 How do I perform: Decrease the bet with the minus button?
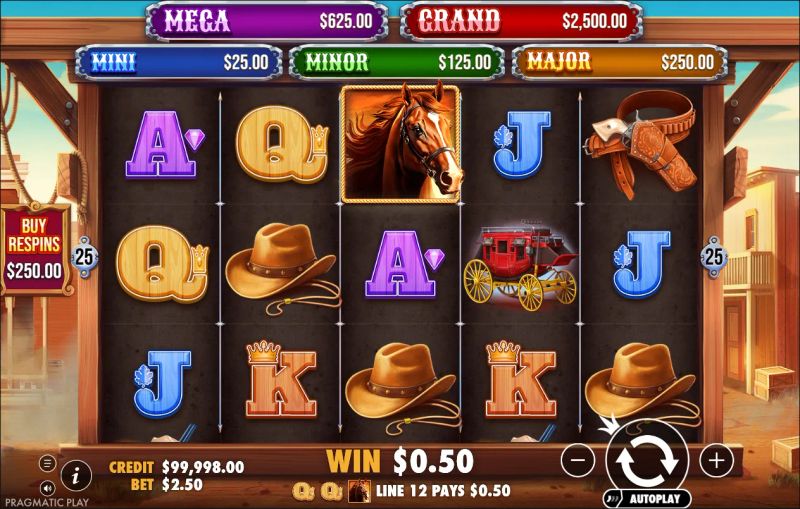pyautogui.click(x=578, y=460)
